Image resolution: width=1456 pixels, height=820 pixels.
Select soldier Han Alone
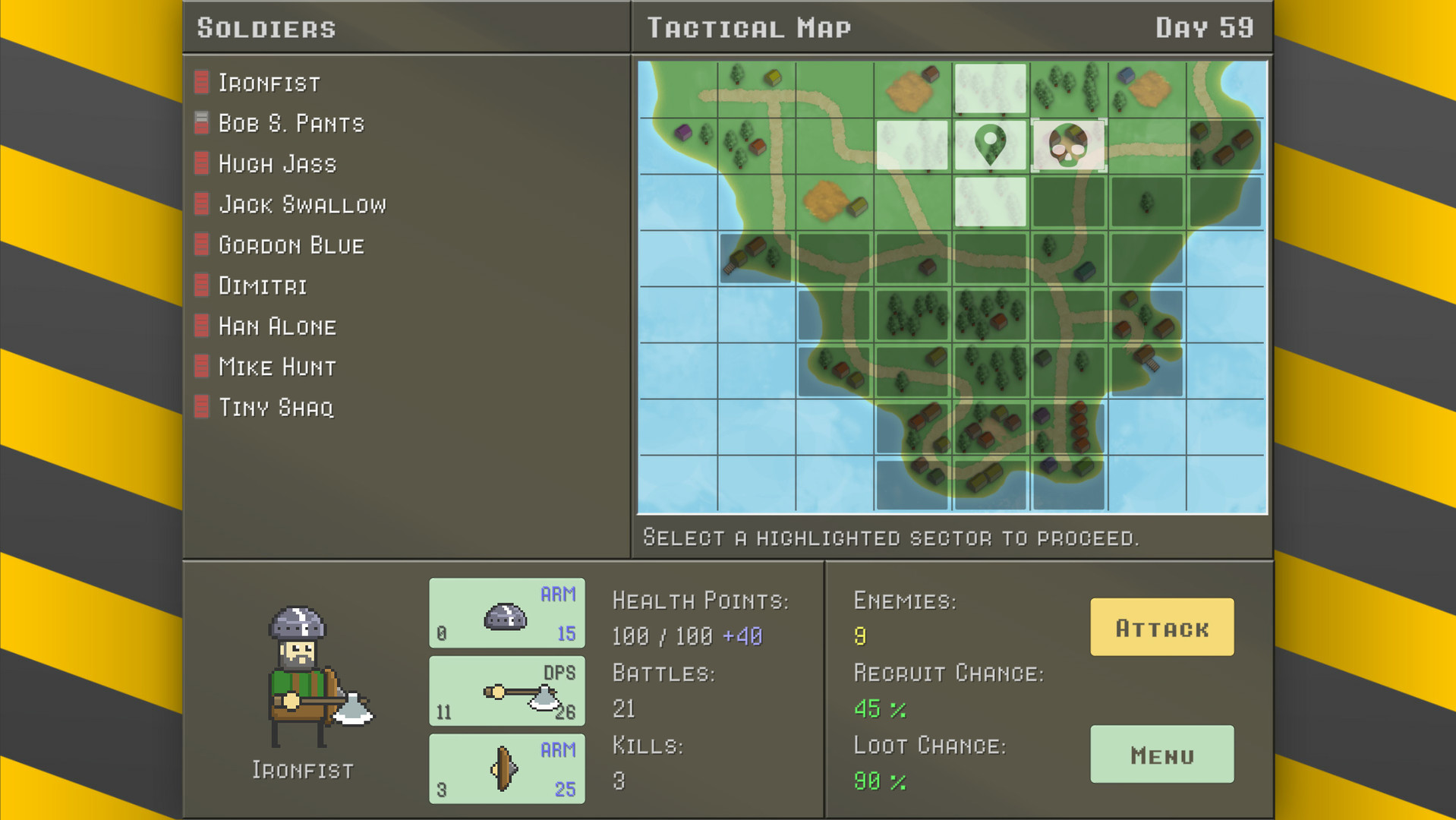point(277,326)
